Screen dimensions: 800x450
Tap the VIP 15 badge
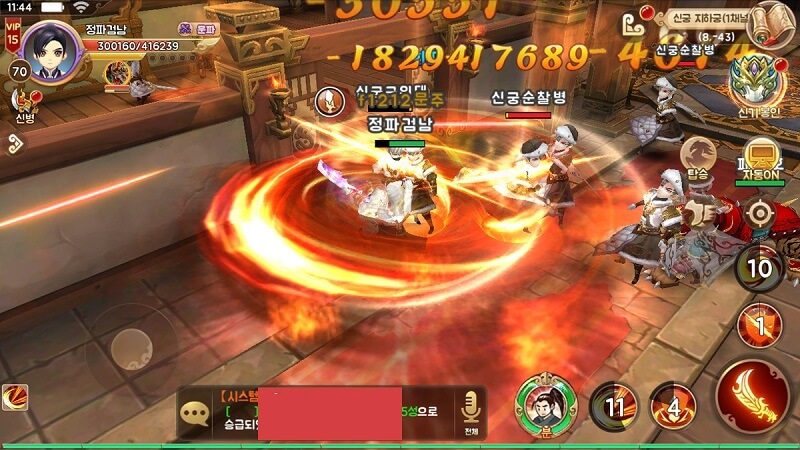(x=13, y=32)
